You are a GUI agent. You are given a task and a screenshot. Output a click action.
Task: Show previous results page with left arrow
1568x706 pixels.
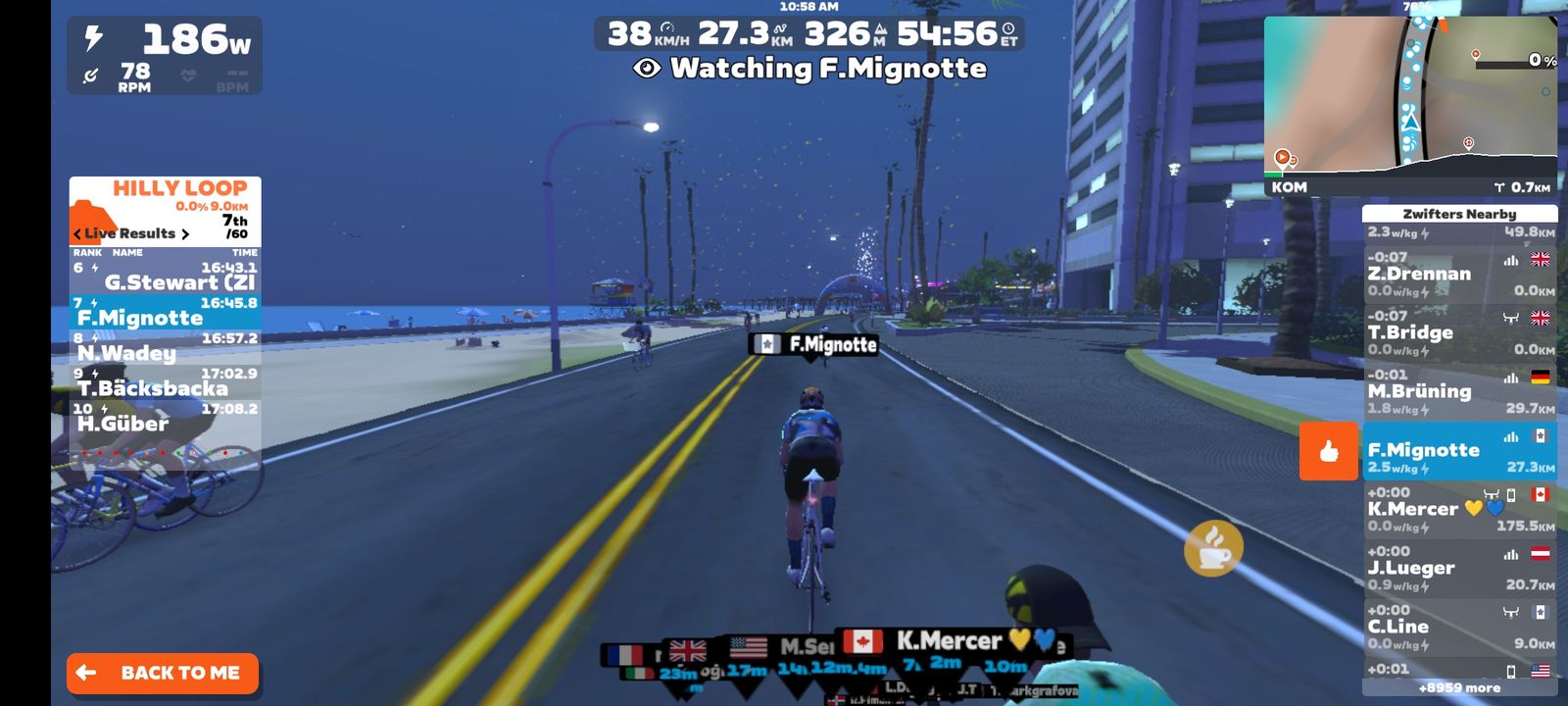[x=76, y=233]
